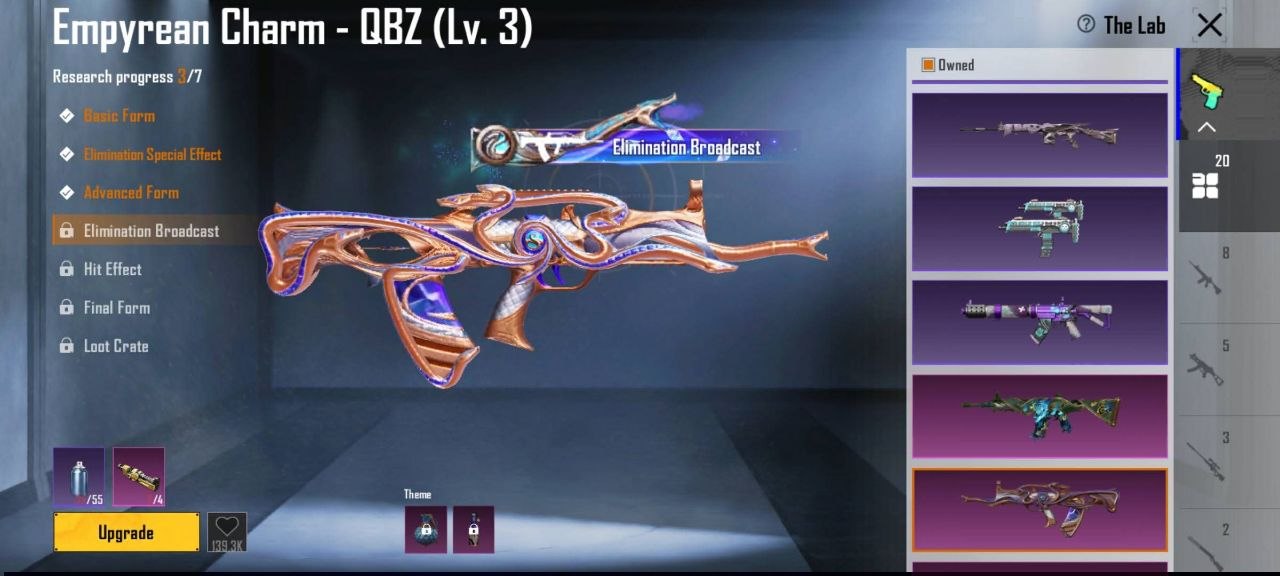Choose the Advanced Form stage

pyautogui.click(x=131, y=193)
